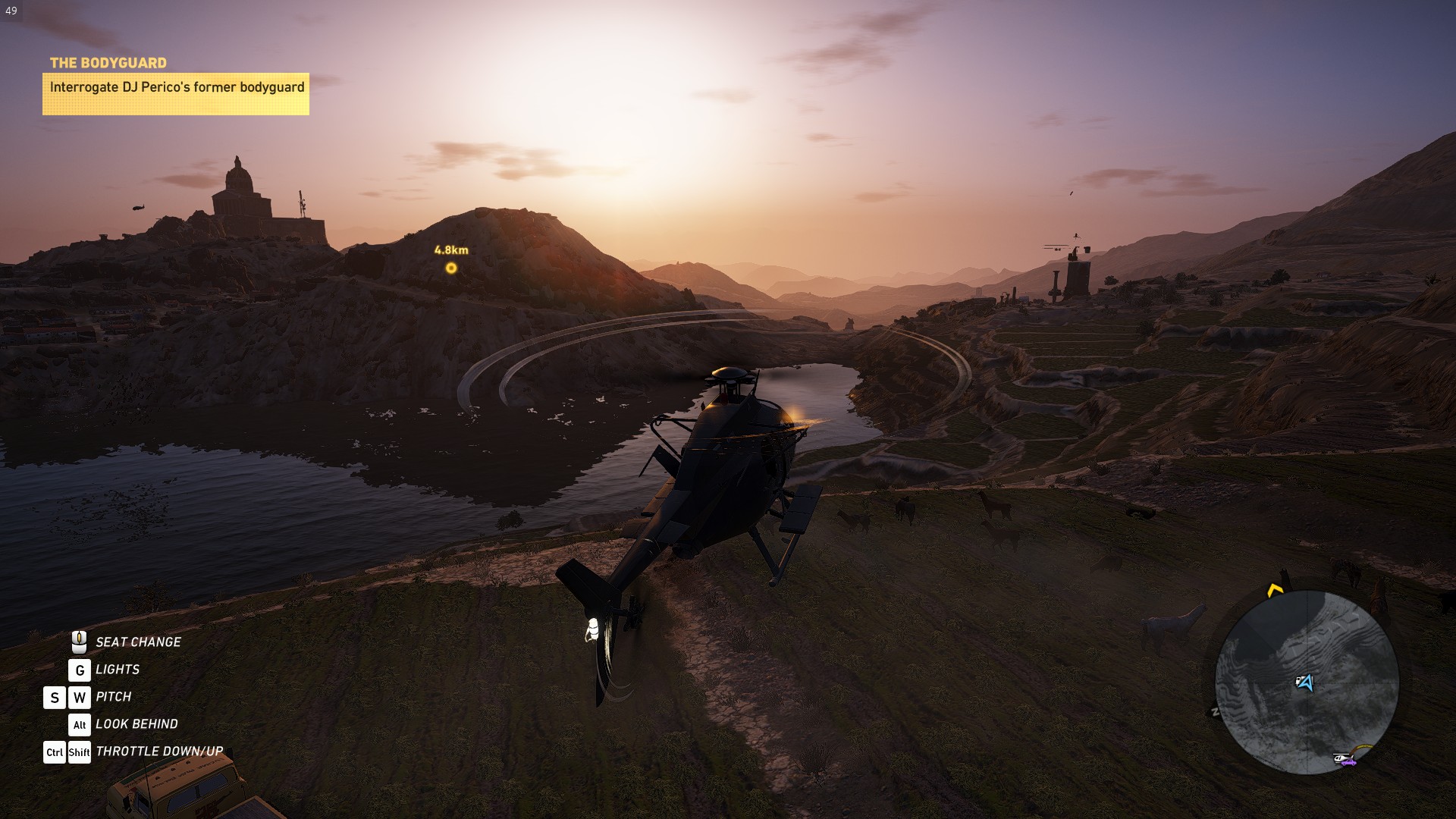Select the yellow objective arrow atop the minimap

[1275, 590]
